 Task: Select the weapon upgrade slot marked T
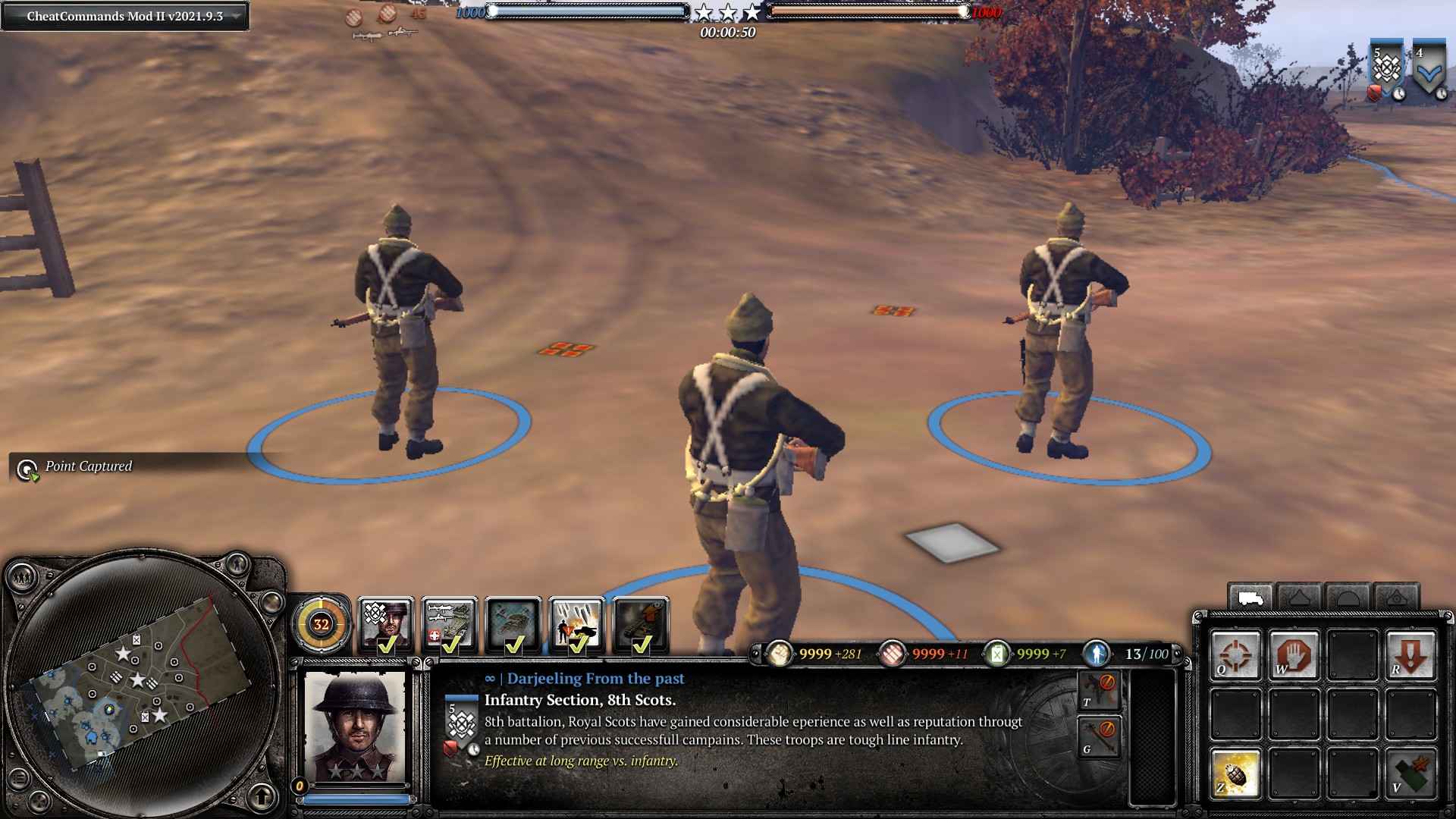click(x=1098, y=689)
